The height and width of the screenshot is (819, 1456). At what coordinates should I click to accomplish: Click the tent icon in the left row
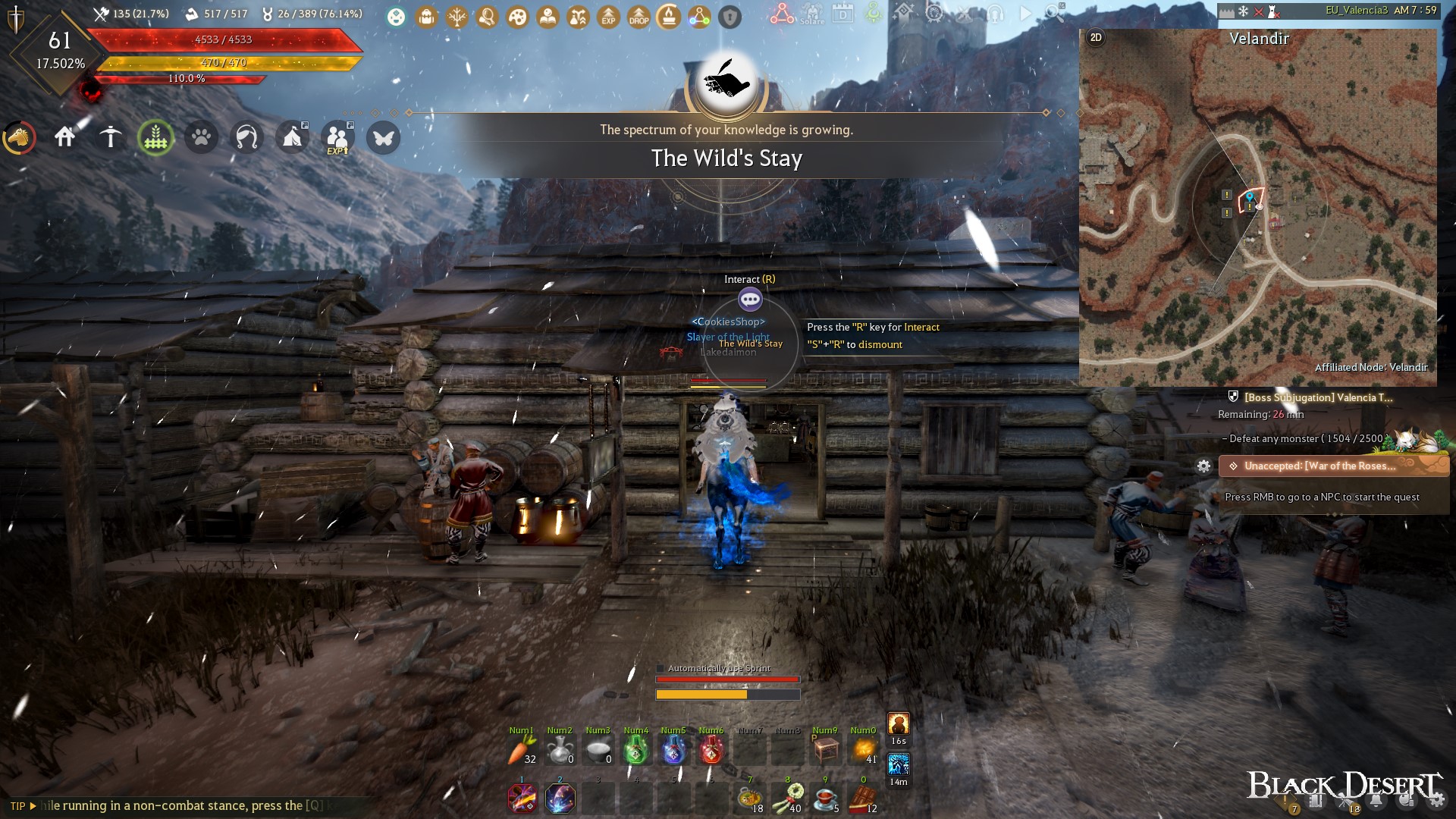pyautogui.click(x=293, y=138)
